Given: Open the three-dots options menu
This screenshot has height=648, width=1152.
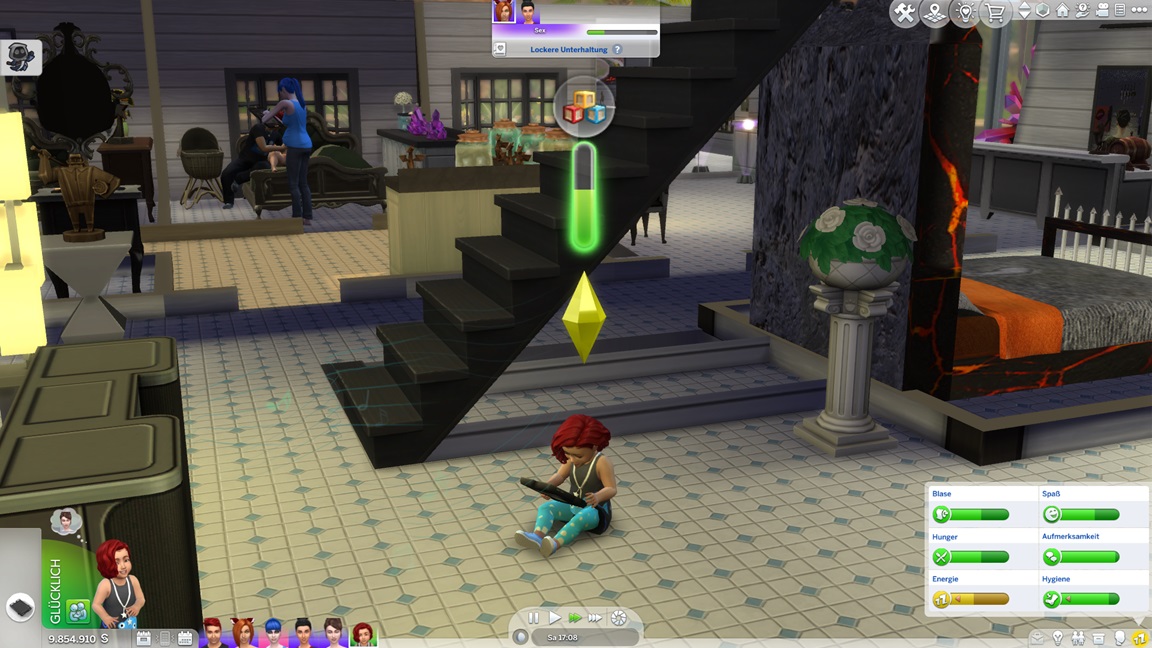Looking at the screenshot, I should [x=1139, y=10].
